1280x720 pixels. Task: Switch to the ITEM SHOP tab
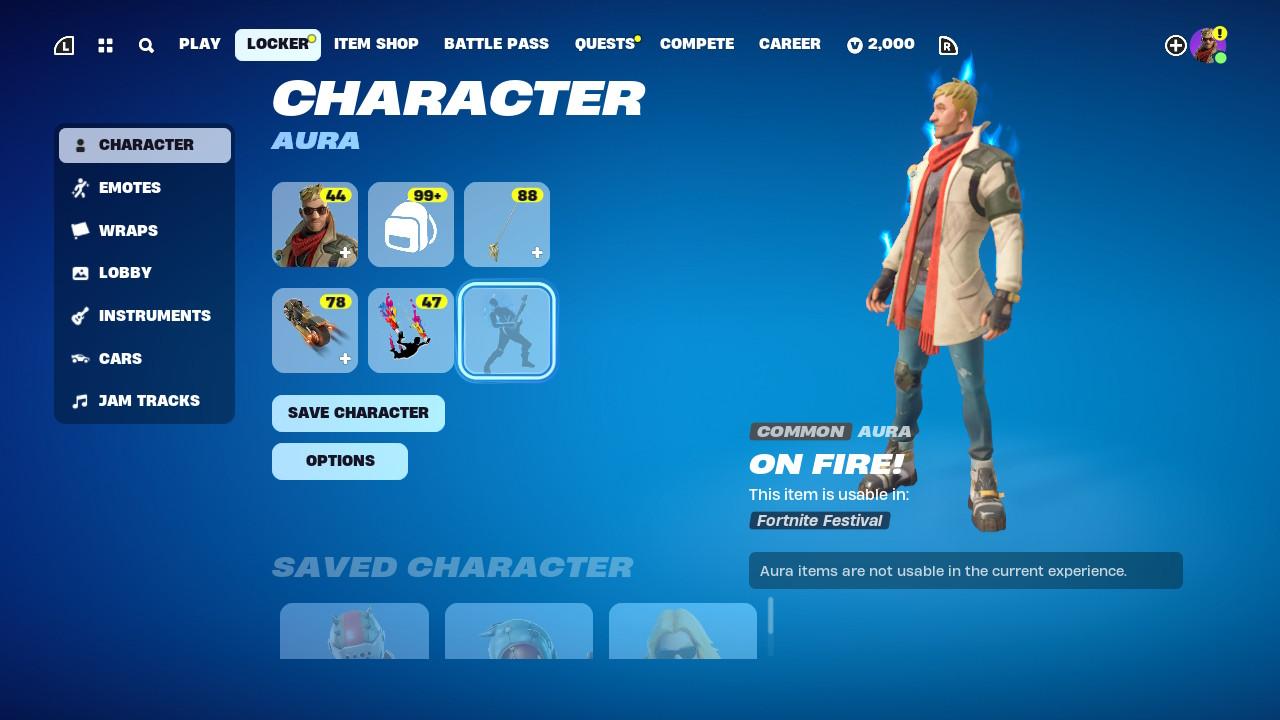coord(376,44)
